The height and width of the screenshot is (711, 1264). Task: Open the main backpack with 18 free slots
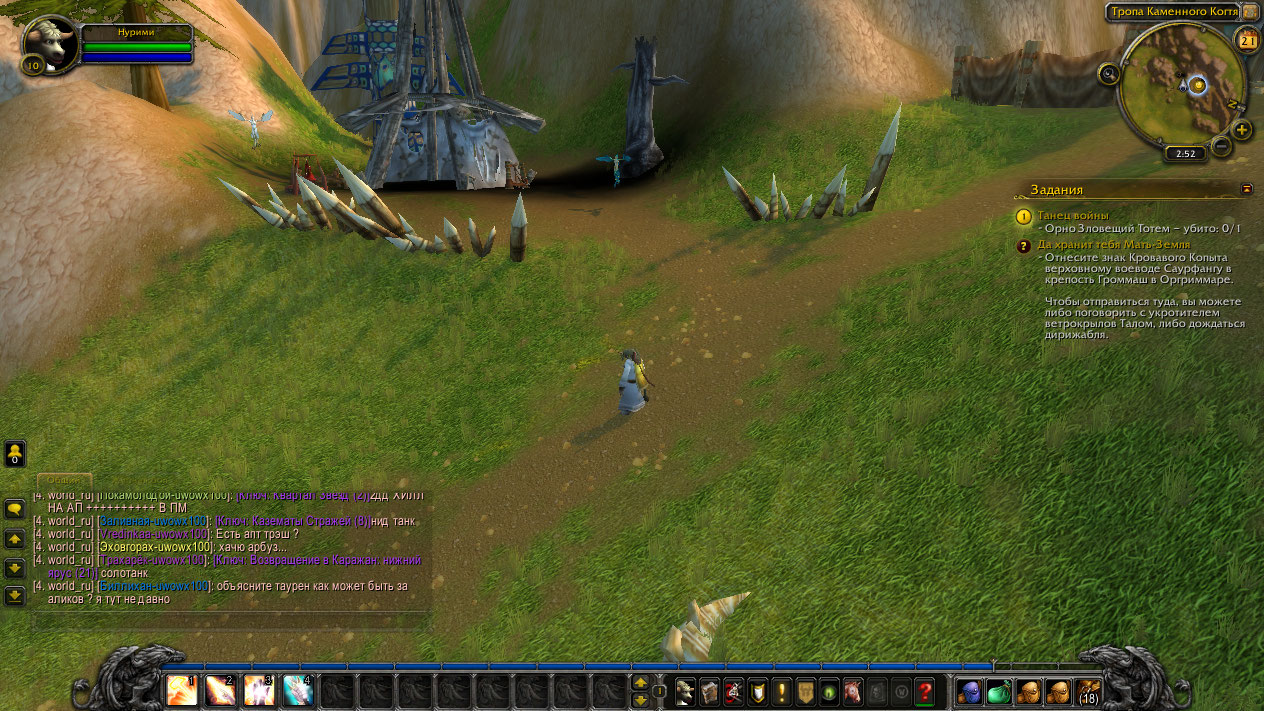point(1088,691)
